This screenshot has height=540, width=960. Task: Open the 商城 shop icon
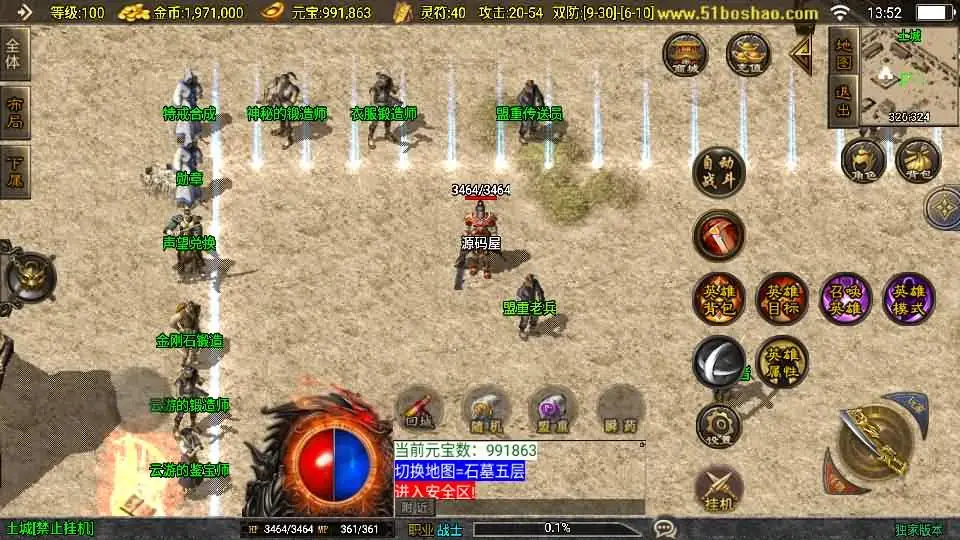[x=688, y=54]
